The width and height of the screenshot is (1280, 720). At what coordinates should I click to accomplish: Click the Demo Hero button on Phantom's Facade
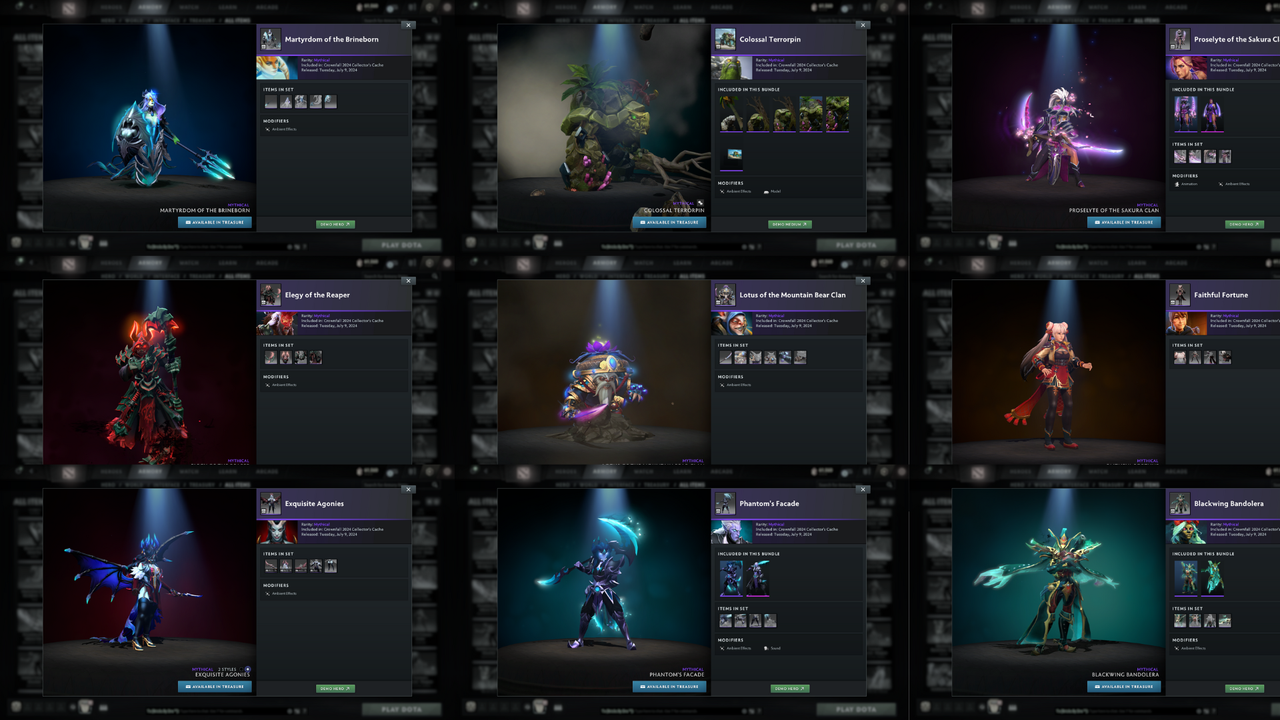(790, 689)
